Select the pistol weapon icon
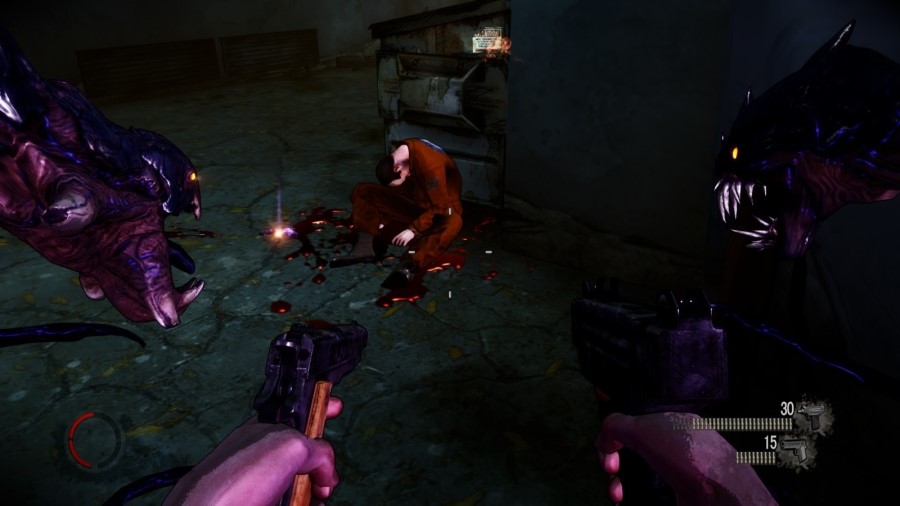 (797, 448)
